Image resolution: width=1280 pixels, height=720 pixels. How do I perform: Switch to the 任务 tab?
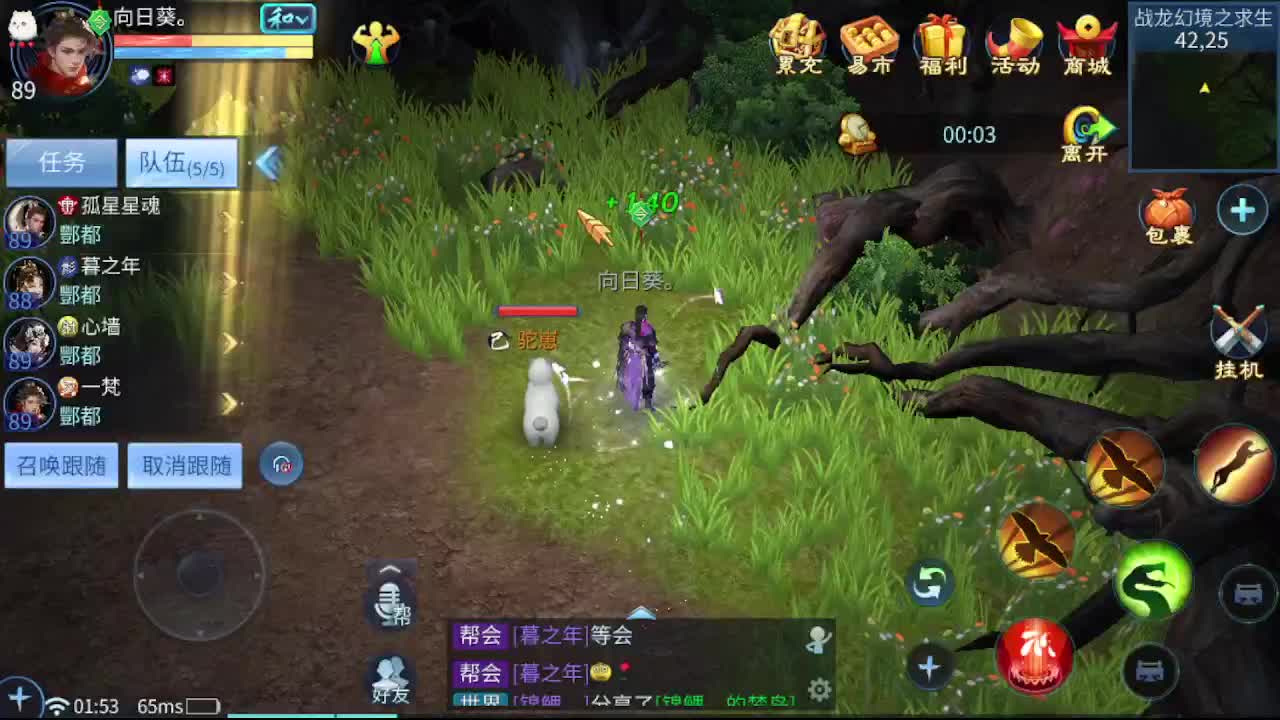coord(61,163)
